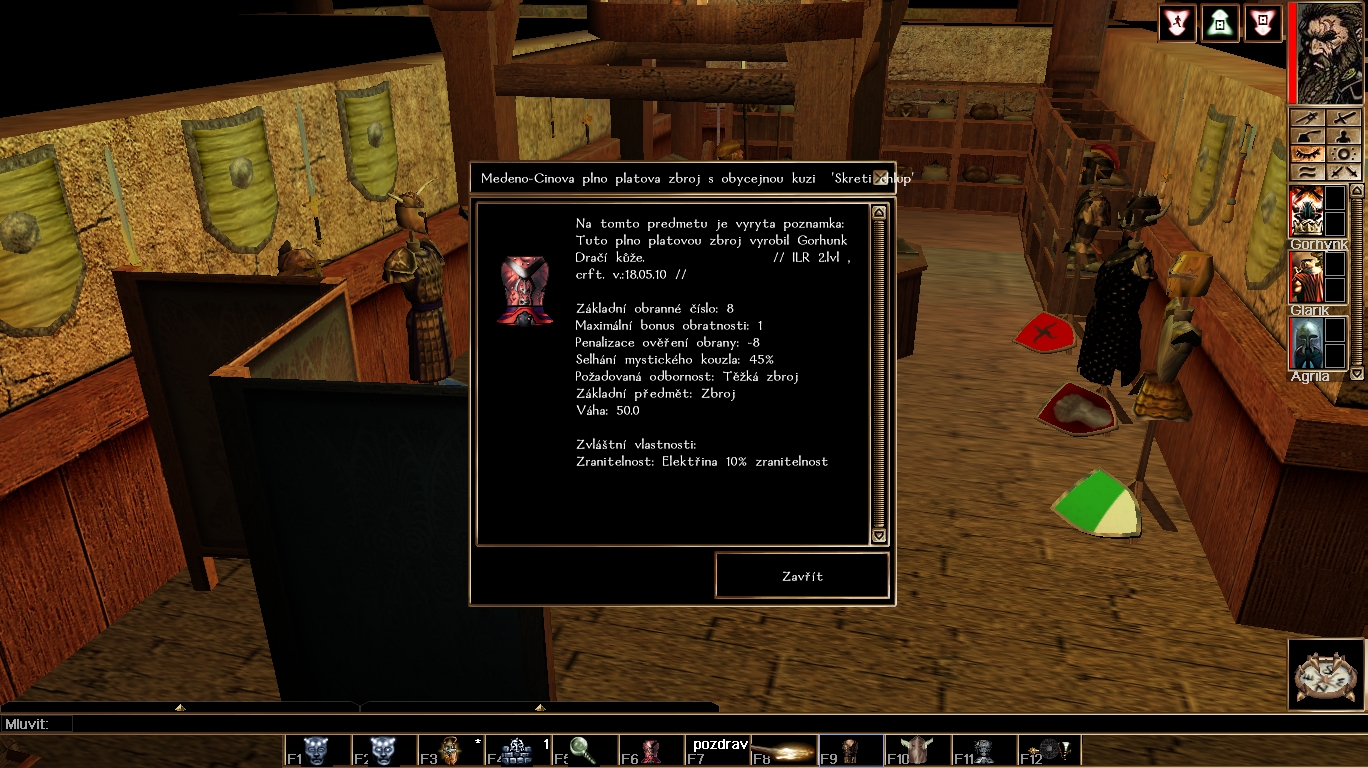Choose party member Agrila's portrait
The height and width of the screenshot is (768, 1368).
[x=1306, y=343]
